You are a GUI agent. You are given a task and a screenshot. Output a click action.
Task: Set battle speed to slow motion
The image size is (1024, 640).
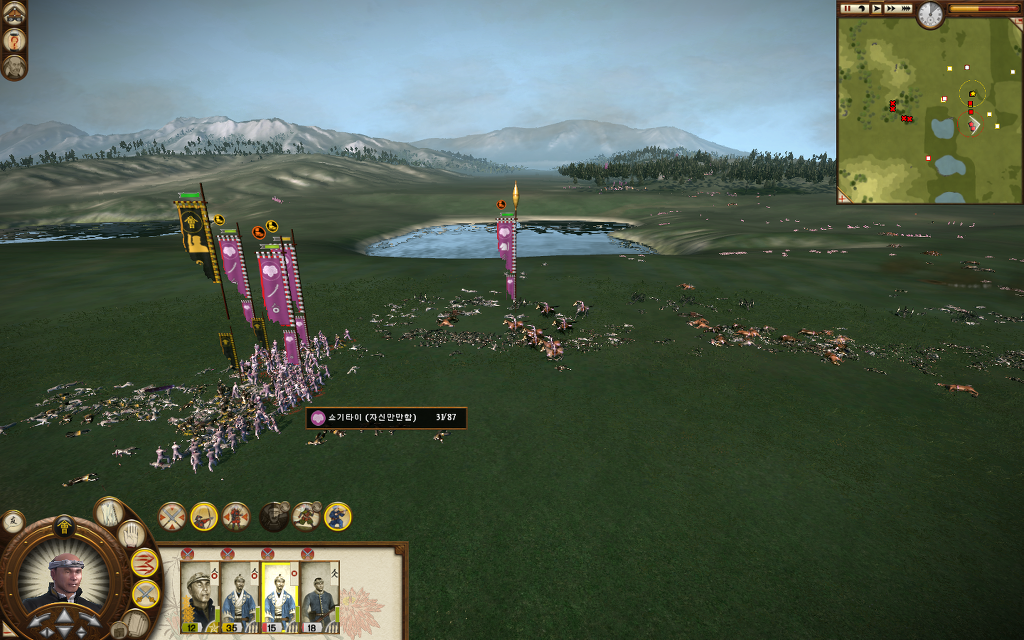click(x=862, y=8)
